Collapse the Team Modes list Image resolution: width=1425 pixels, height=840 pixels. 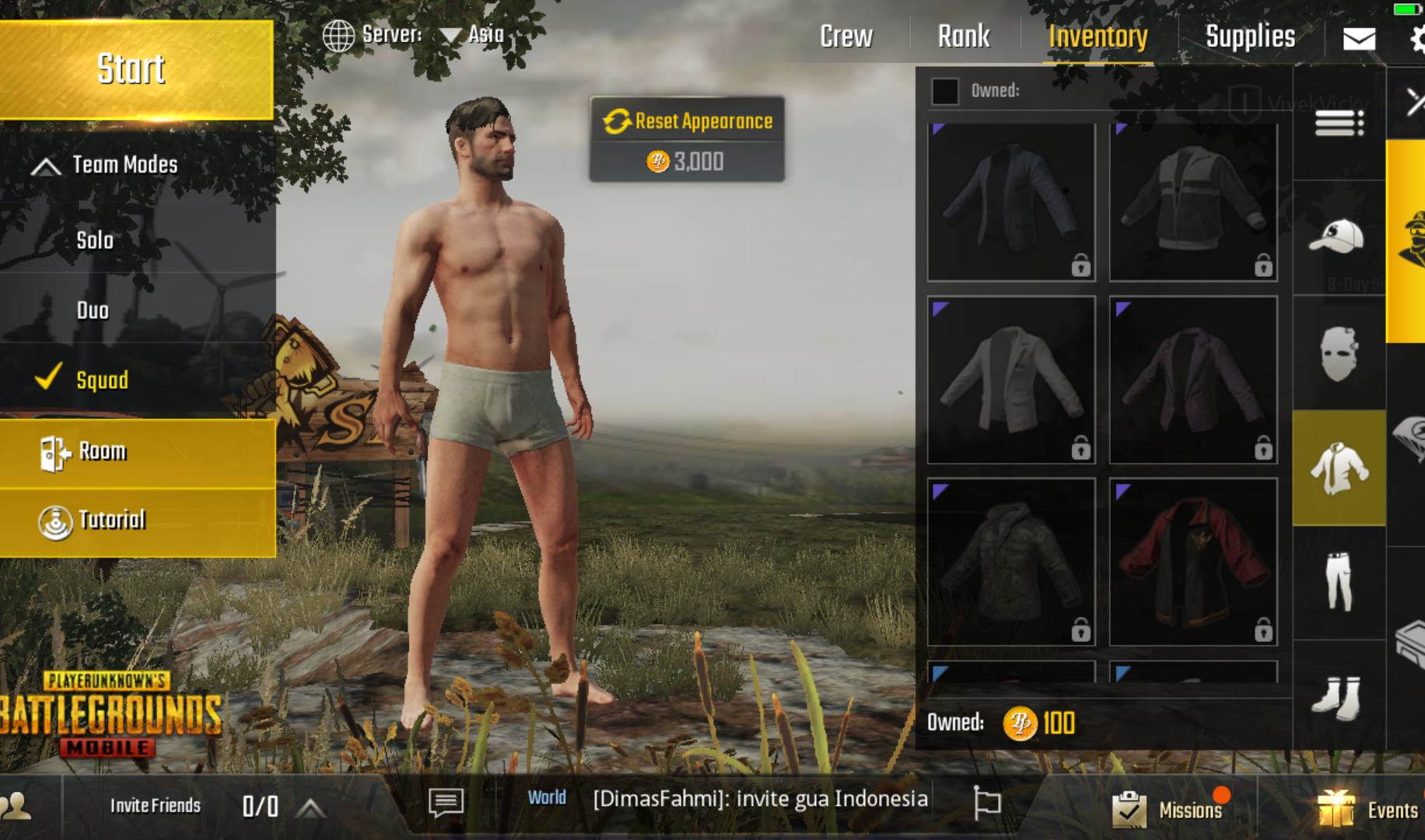point(47,166)
